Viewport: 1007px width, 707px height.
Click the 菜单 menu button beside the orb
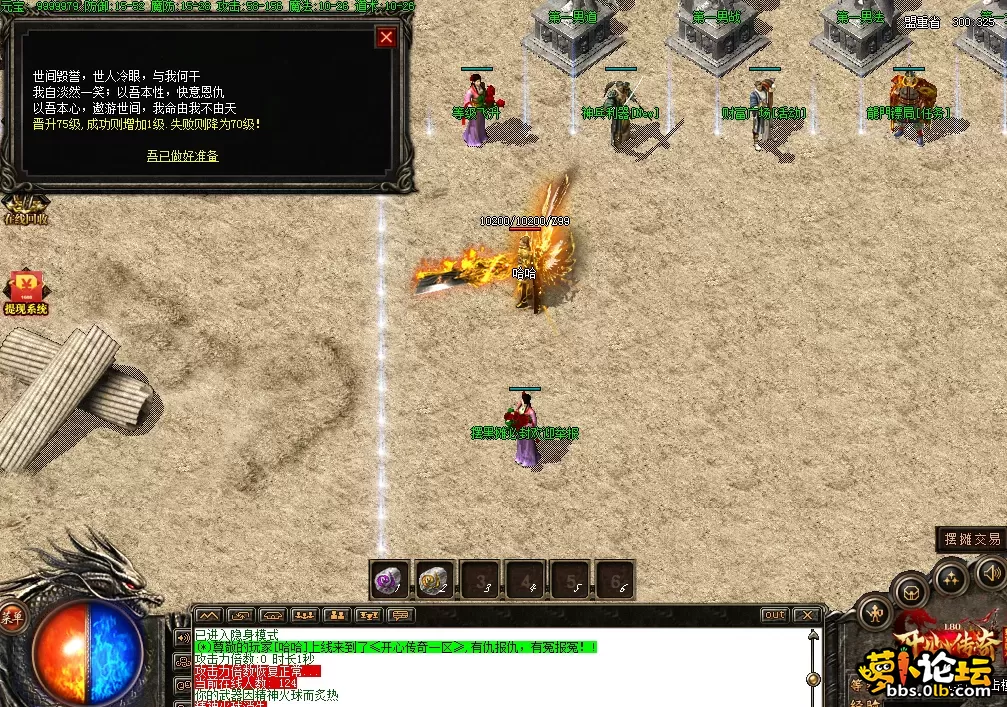(13, 615)
